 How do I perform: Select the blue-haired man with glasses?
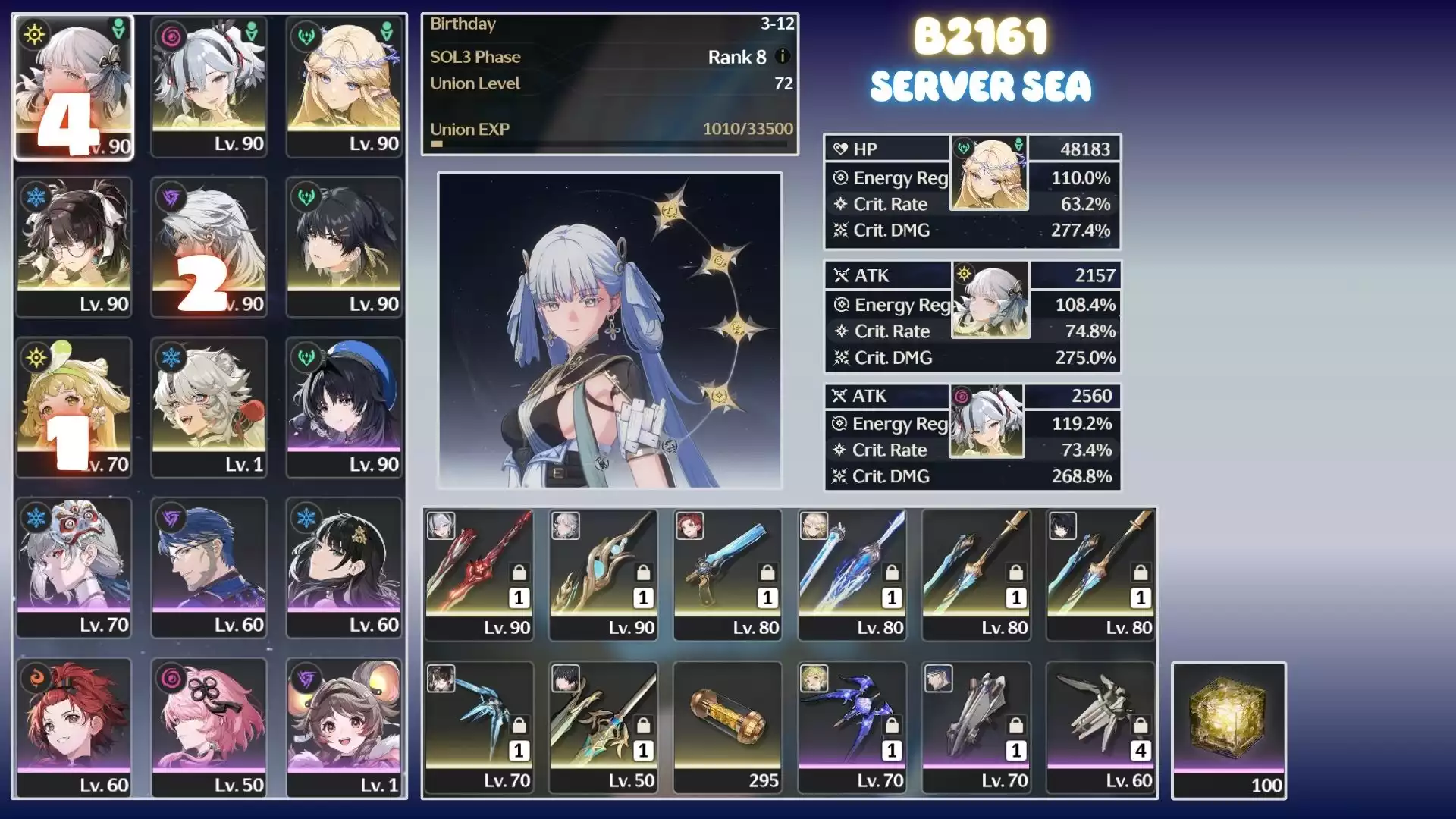click(209, 566)
